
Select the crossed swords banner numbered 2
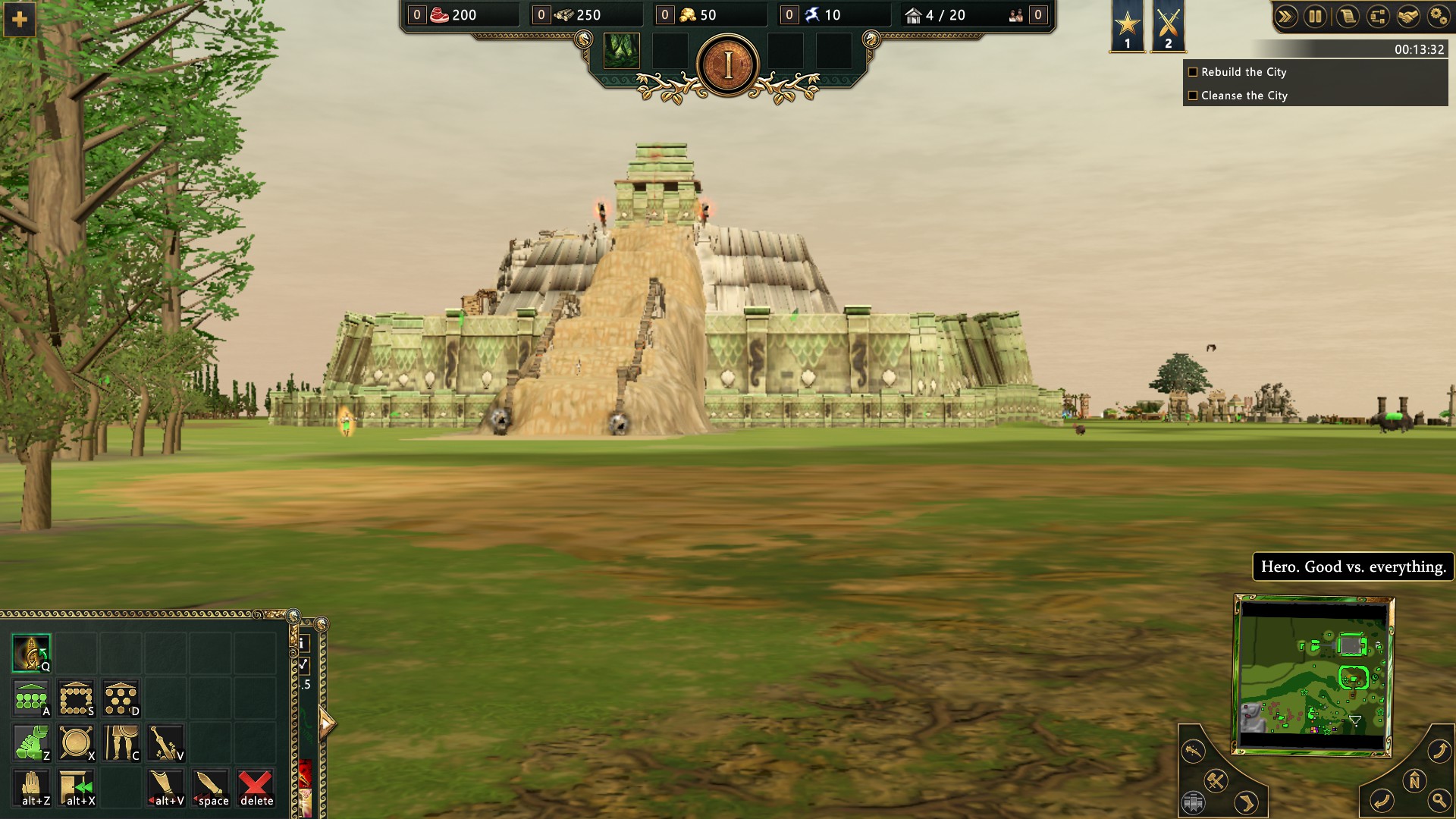pyautogui.click(x=1168, y=26)
